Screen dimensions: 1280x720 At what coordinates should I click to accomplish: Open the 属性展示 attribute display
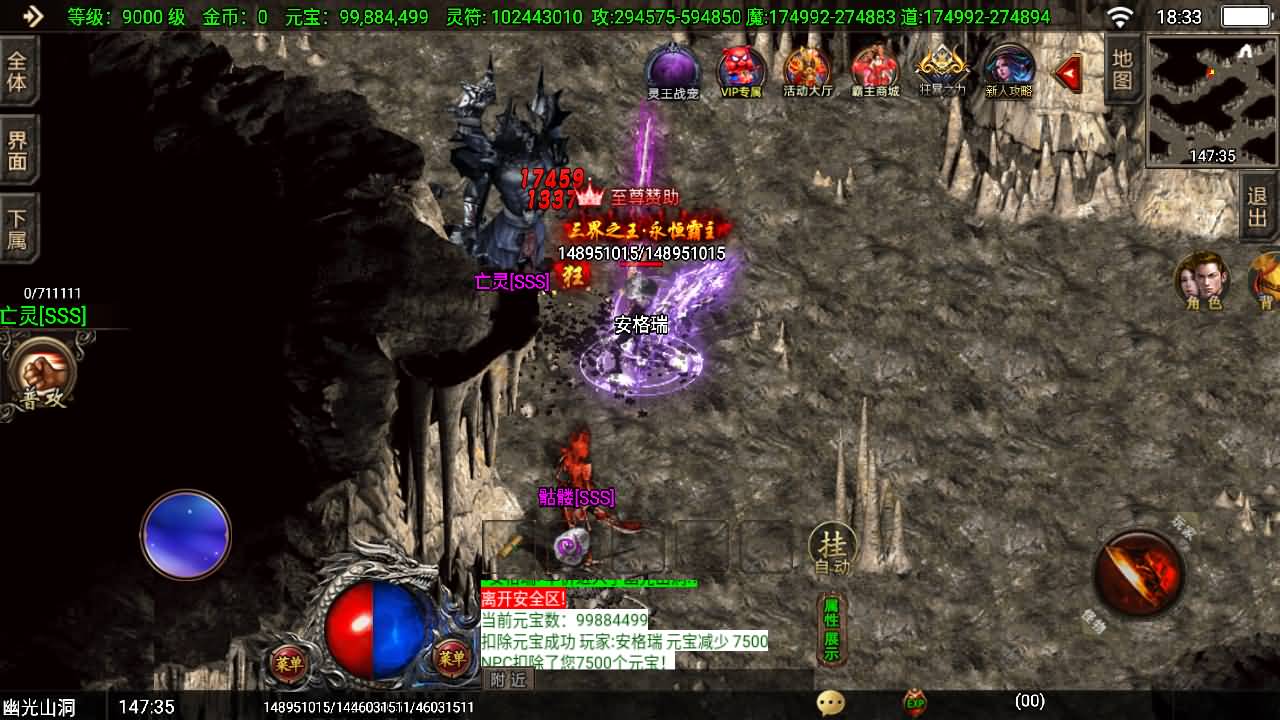pos(831,629)
